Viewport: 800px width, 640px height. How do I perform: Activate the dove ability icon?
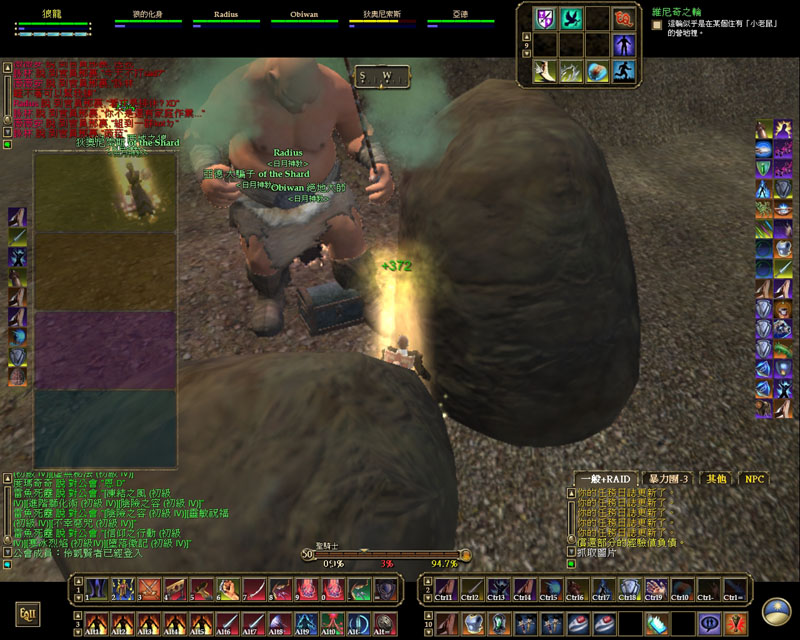[571, 18]
